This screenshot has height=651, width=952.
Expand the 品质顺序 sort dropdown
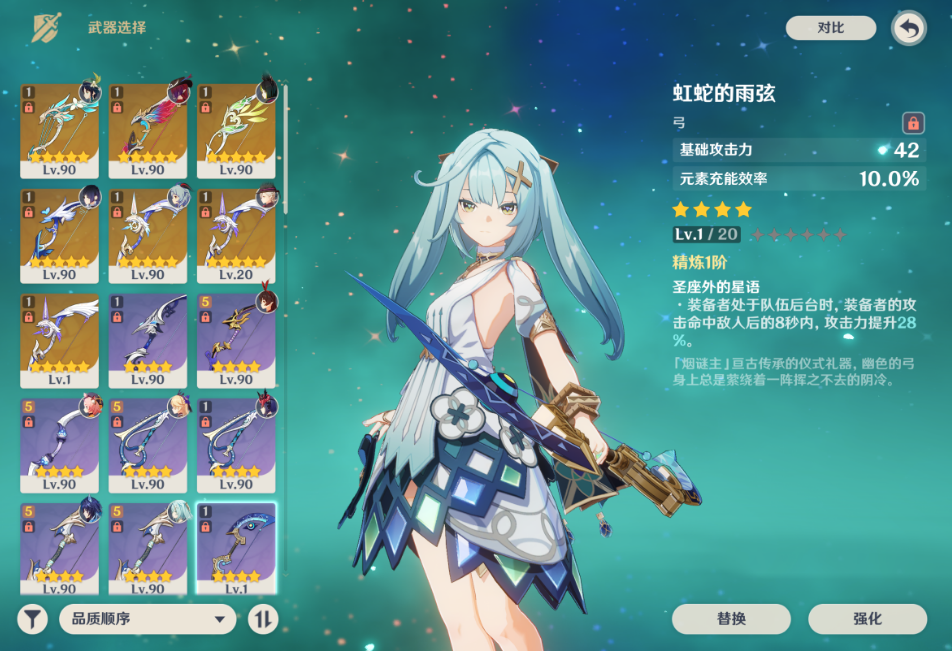coord(147,619)
